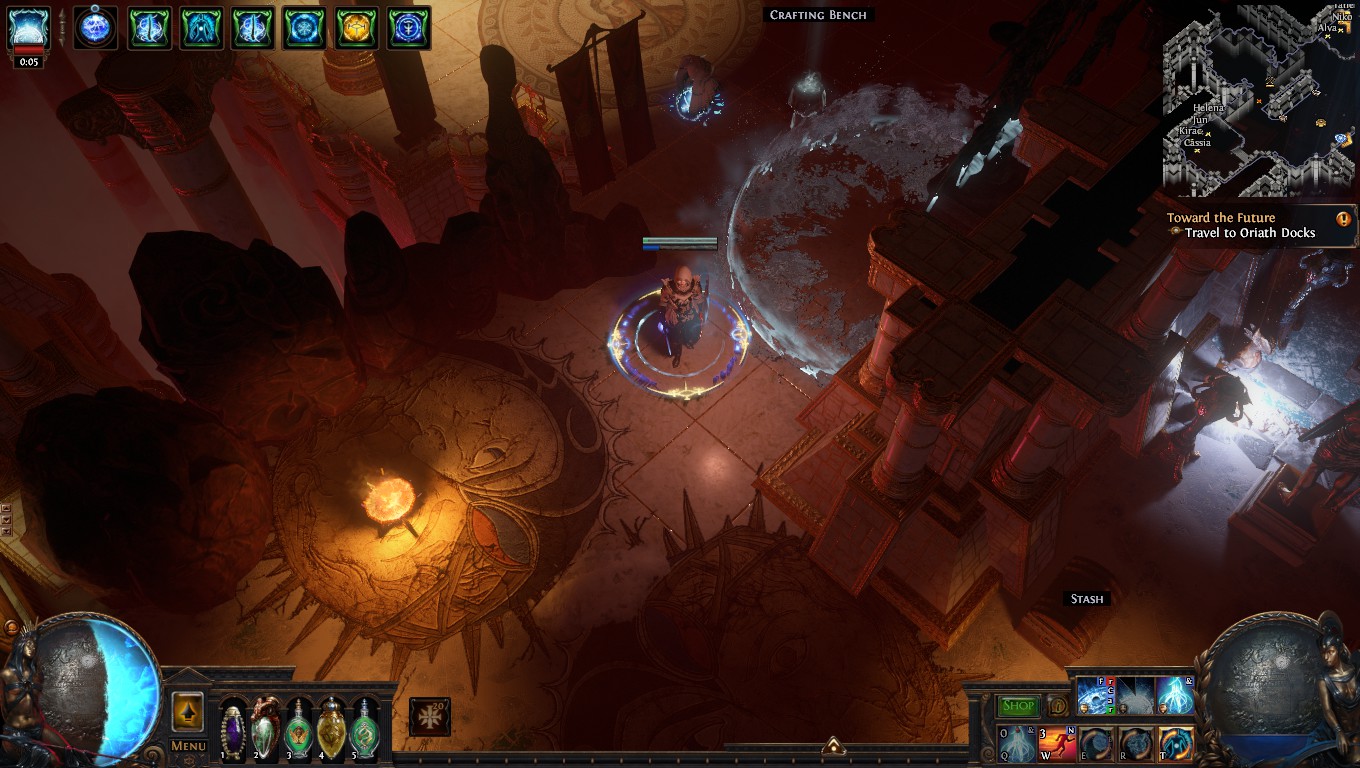Select the green winged flask in slot 3
The width and height of the screenshot is (1360, 768).
(298, 727)
